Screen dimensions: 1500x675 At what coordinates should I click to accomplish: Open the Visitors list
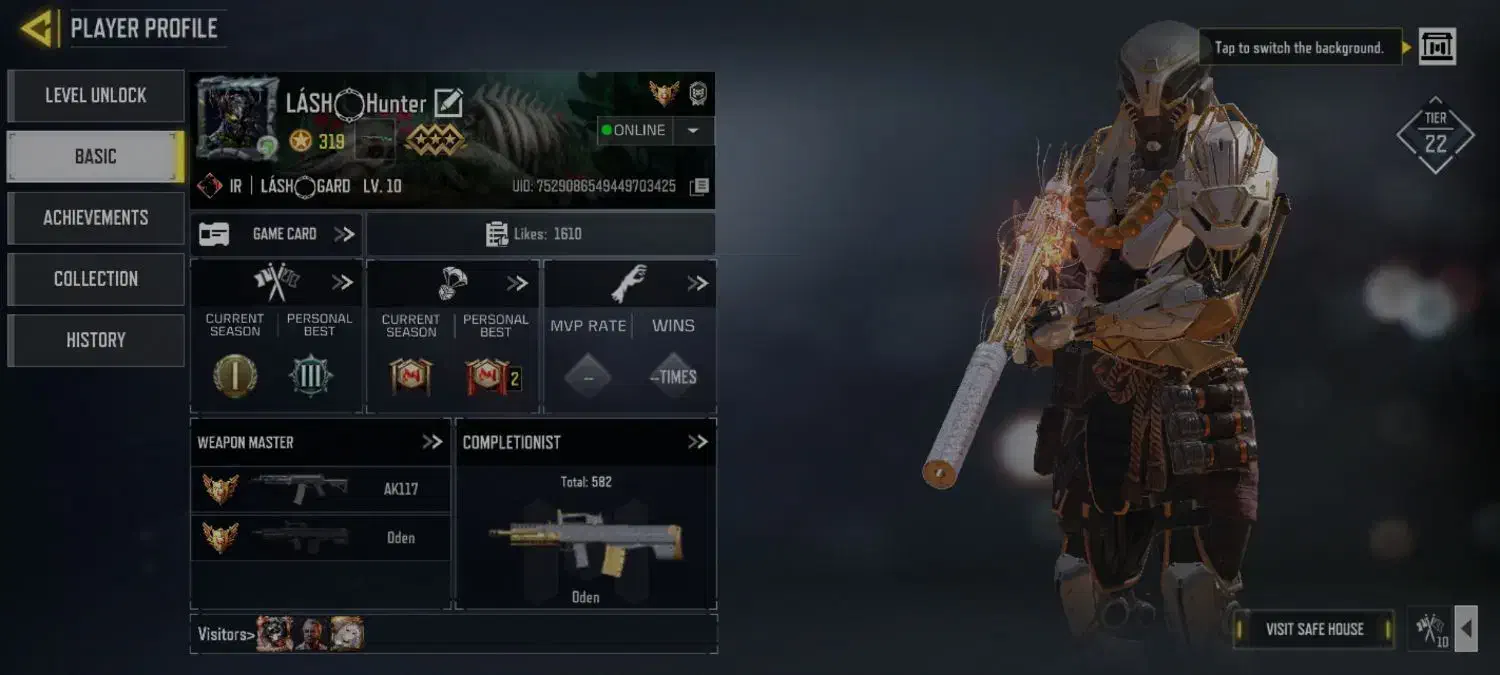[223, 634]
